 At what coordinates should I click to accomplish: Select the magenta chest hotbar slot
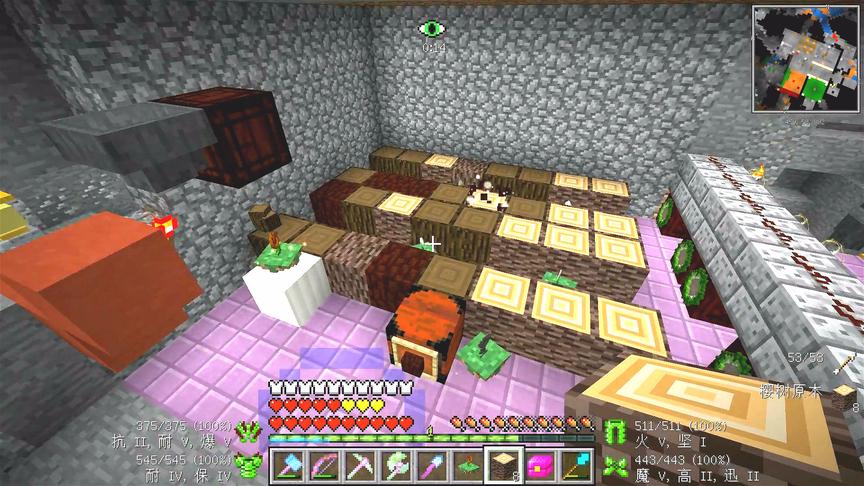pyautogui.click(x=539, y=464)
